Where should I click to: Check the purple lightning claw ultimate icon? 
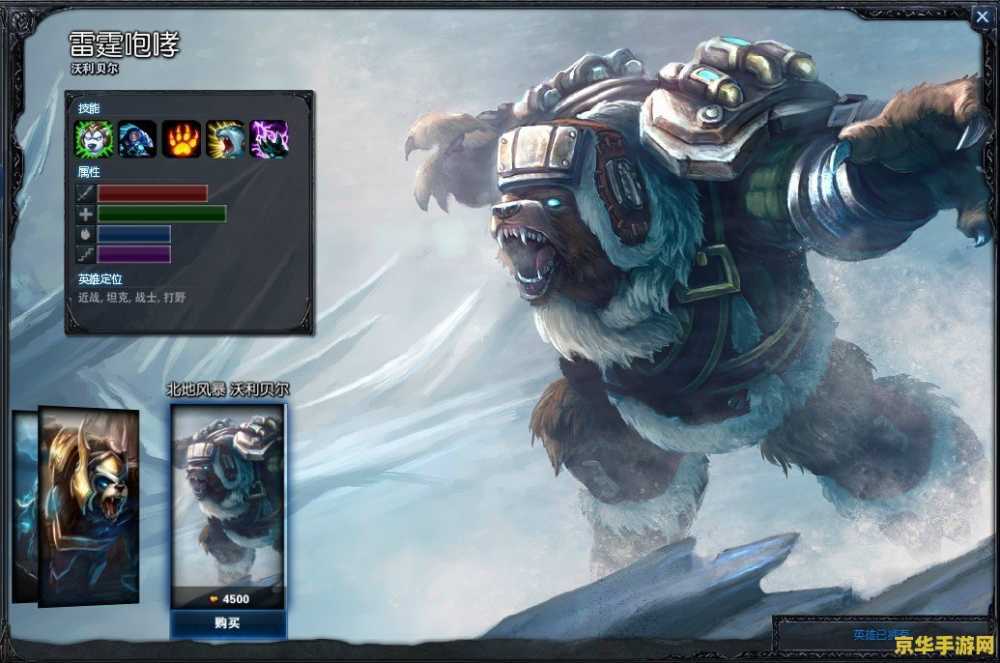pos(269,139)
